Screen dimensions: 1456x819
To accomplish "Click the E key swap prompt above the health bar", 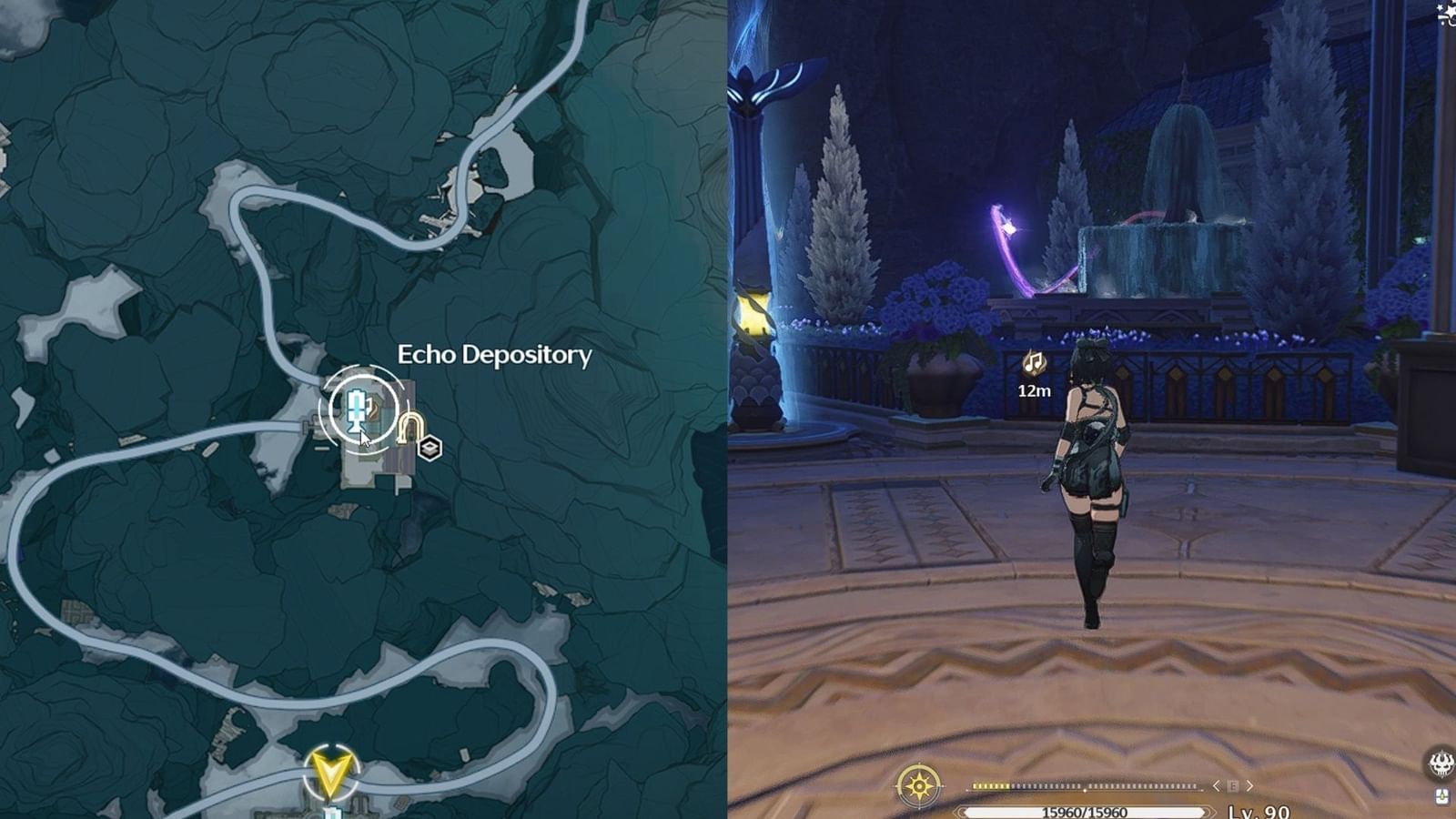I will (x=1233, y=785).
